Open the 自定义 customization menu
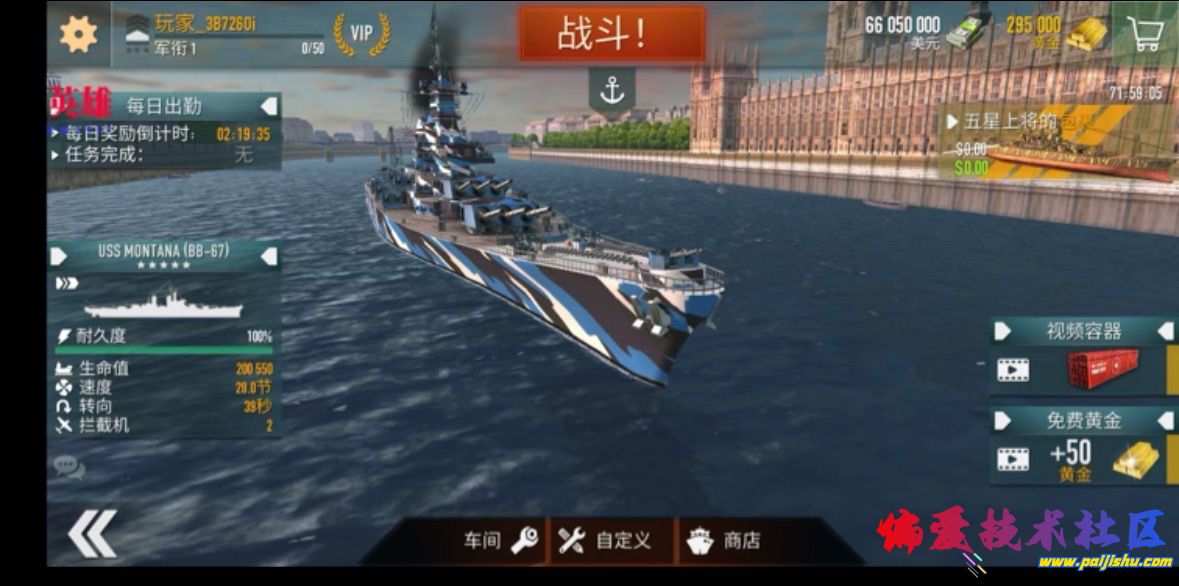The image size is (1179, 586). pos(606,541)
